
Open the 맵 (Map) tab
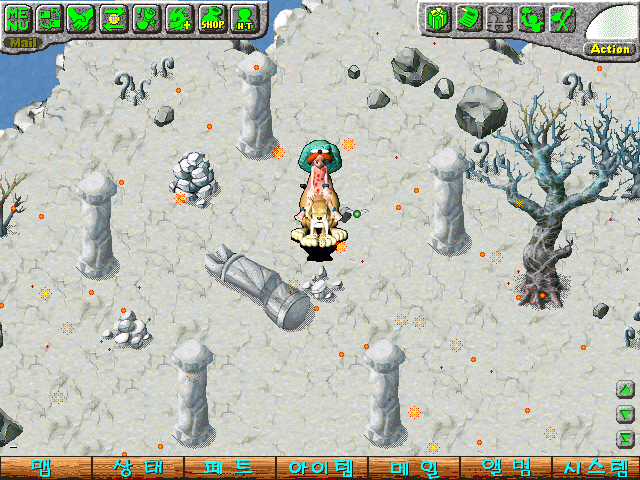tap(44, 468)
